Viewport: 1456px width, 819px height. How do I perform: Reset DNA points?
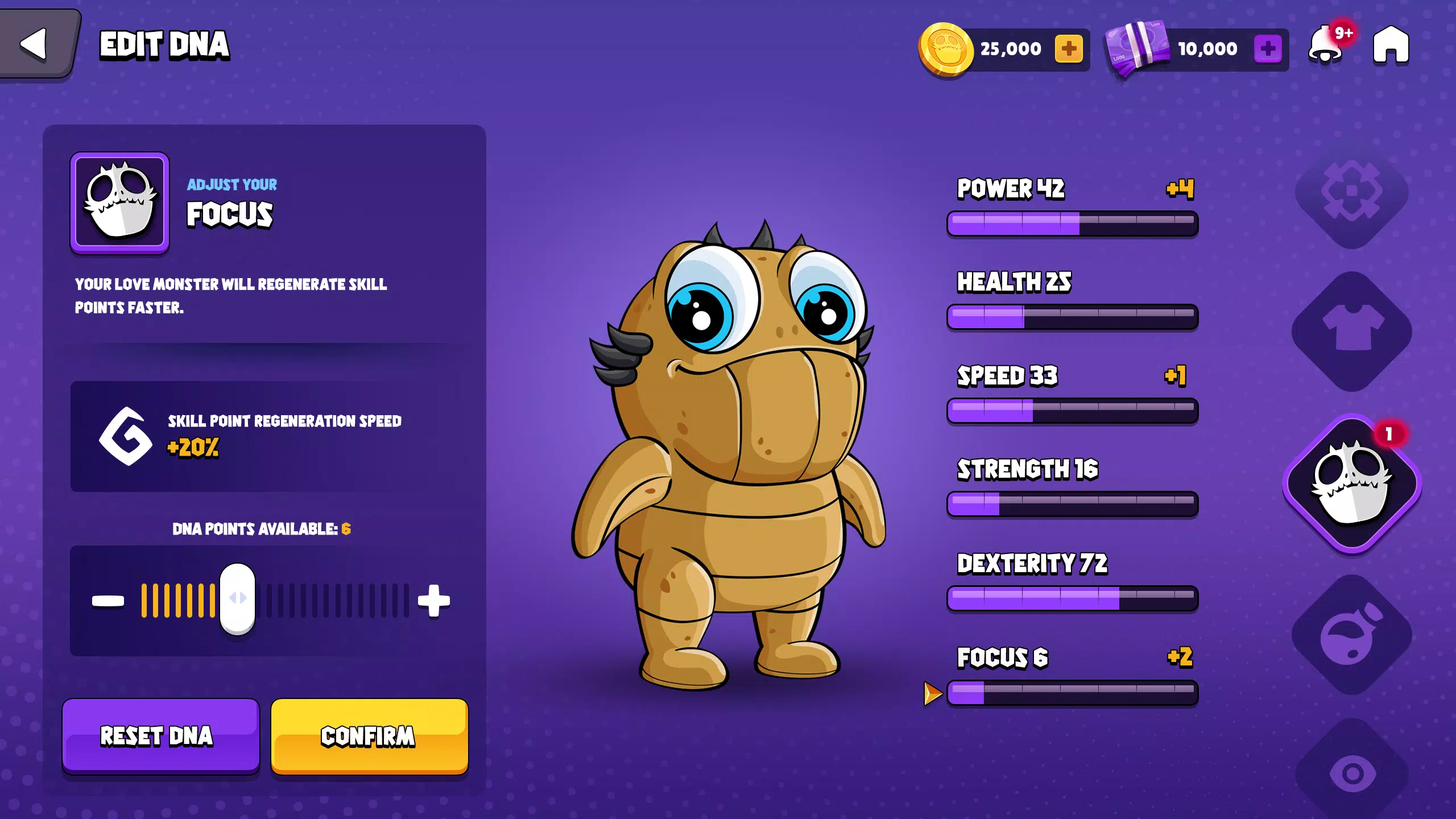[x=160, y=736]
